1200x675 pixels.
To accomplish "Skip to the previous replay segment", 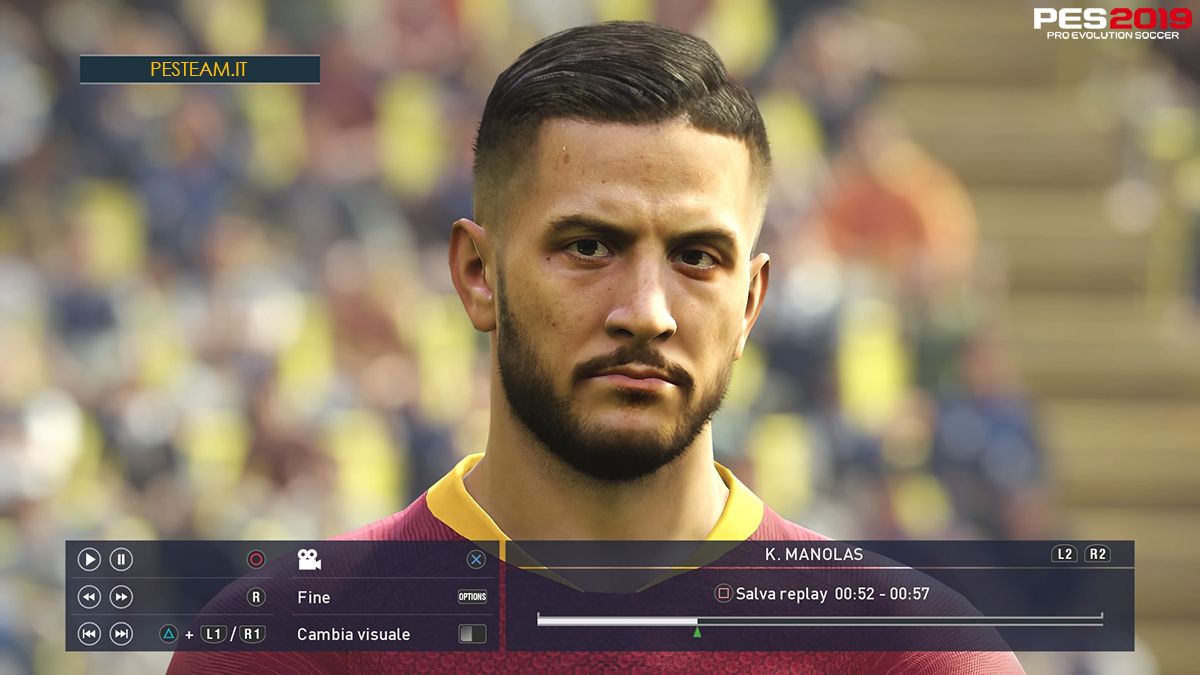I will (x=89, y=634).
